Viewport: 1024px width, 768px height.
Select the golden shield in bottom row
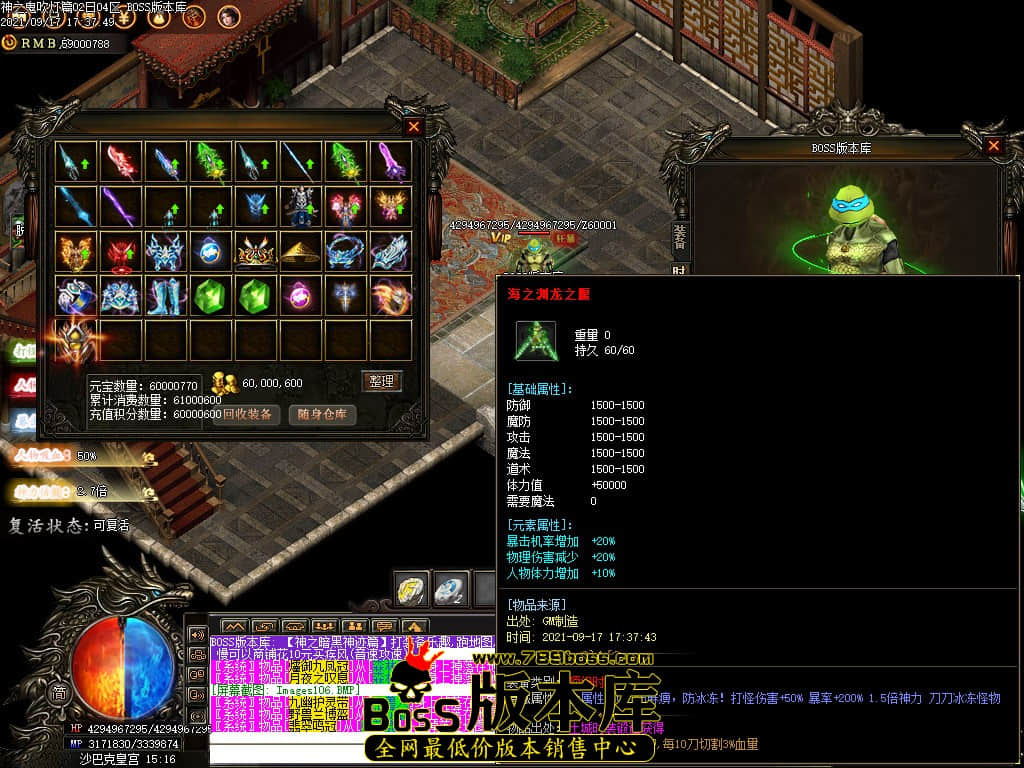(x=77, y=340)
